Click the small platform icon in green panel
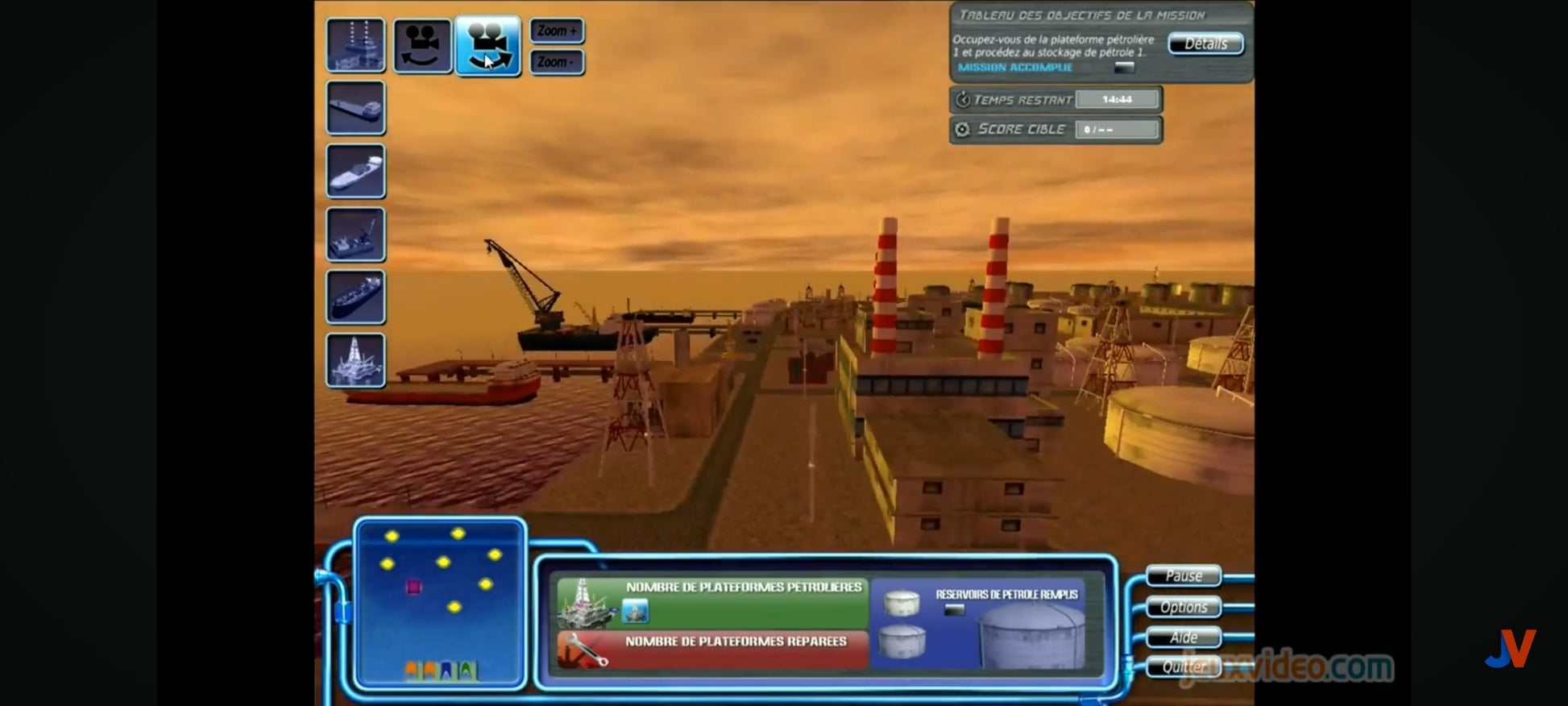This screenshot has height=706, width=1568. [x=635, y=612]
